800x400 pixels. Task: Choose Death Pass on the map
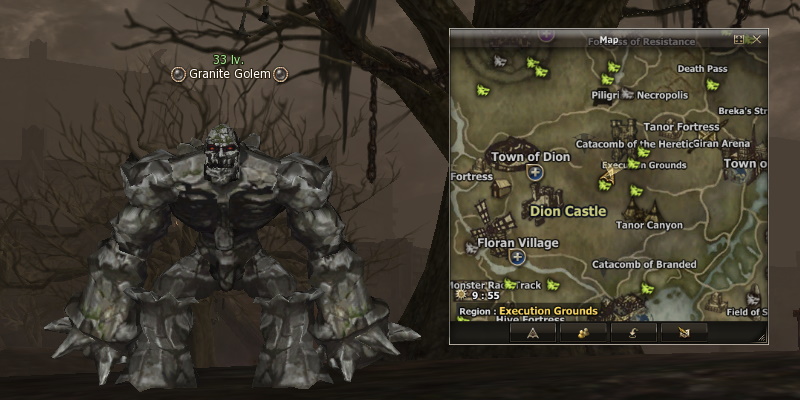tap(702, 69)
